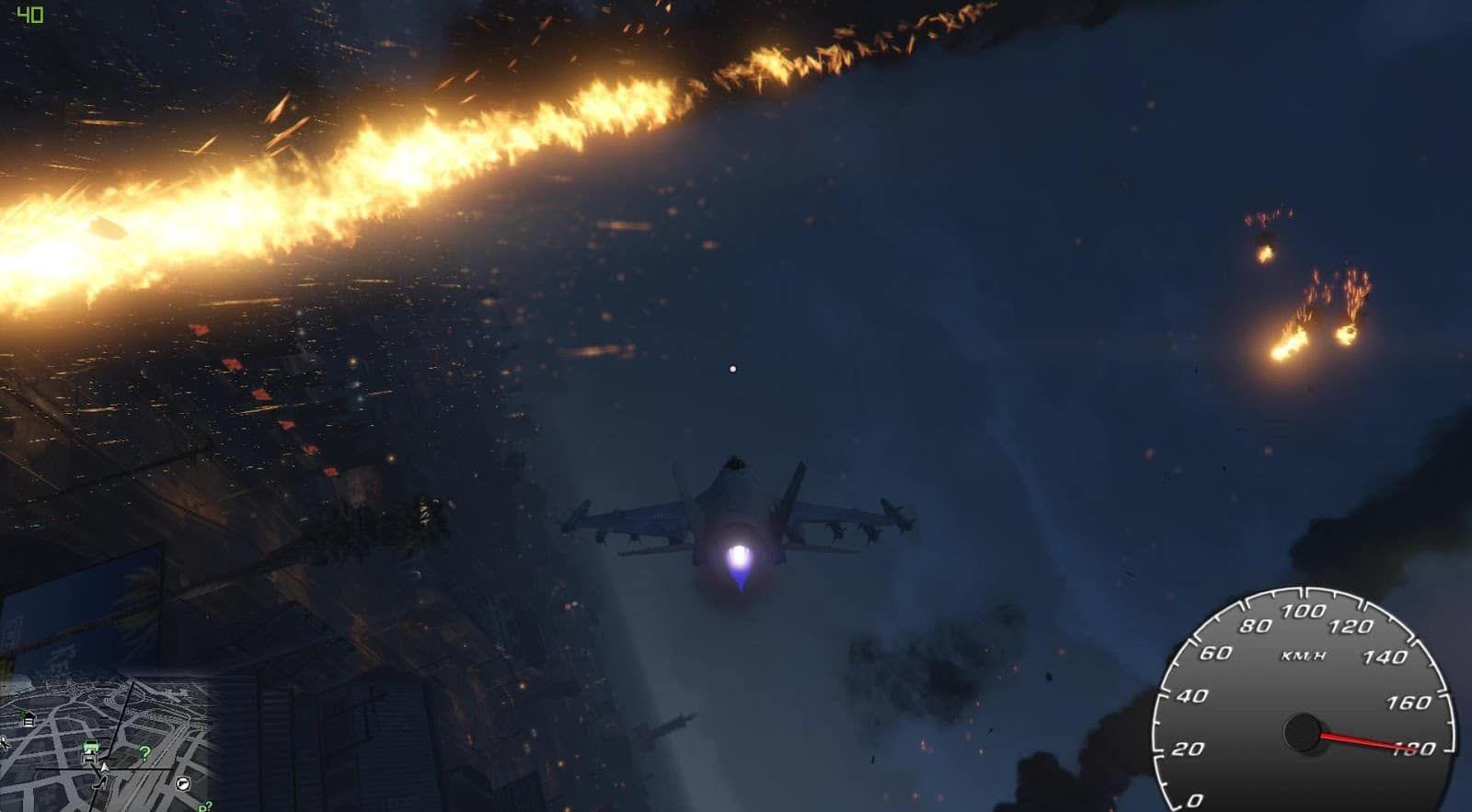
Task: Click the speedometer's center hub
Action: 1305,732
